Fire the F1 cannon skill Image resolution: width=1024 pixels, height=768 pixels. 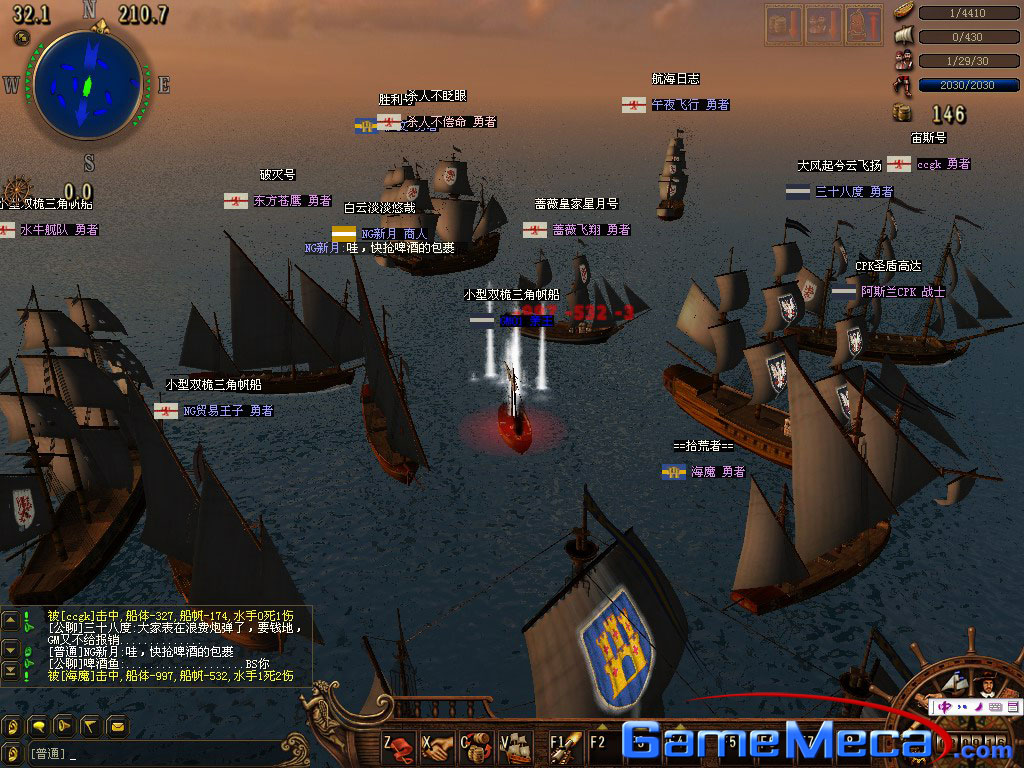(x=565, y=745)
